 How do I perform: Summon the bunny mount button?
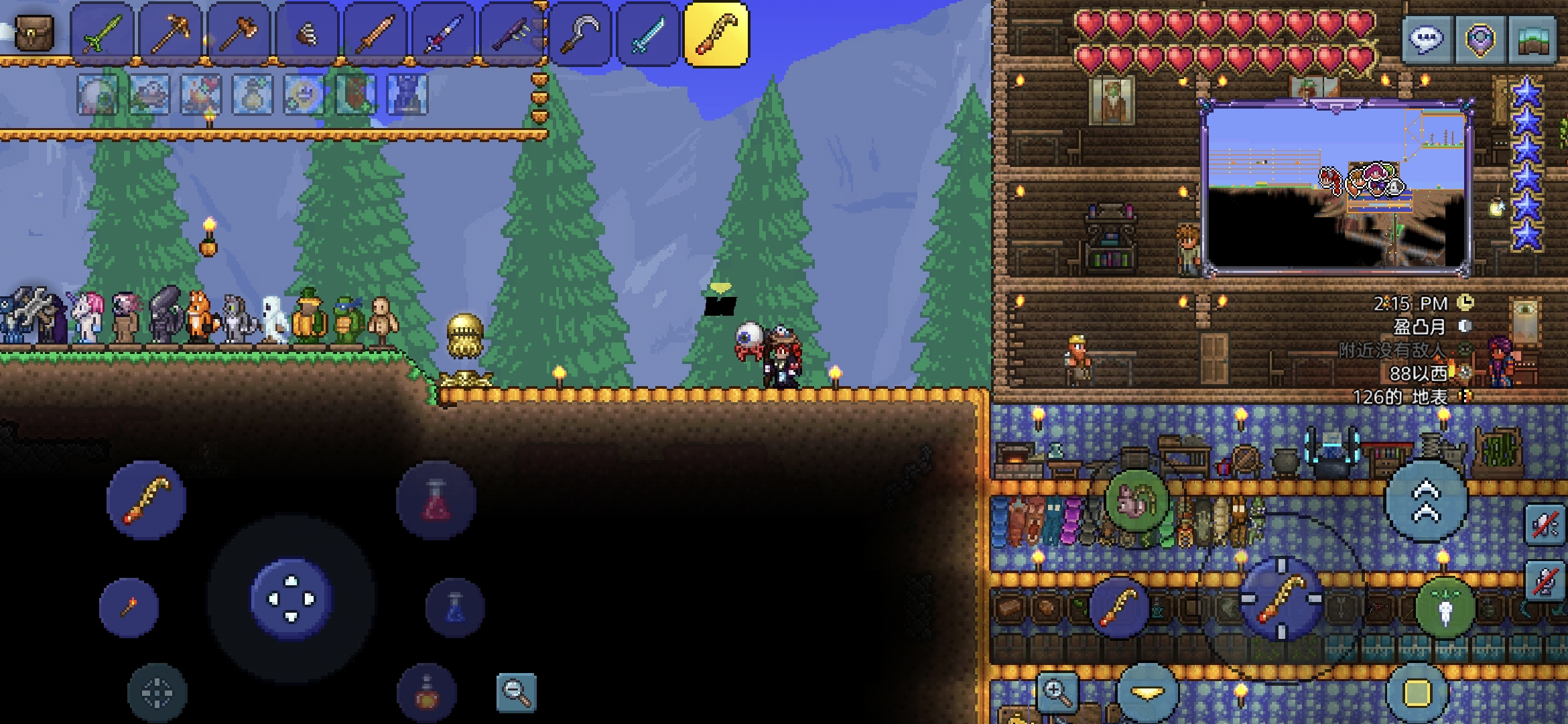tap(1137, 501)
